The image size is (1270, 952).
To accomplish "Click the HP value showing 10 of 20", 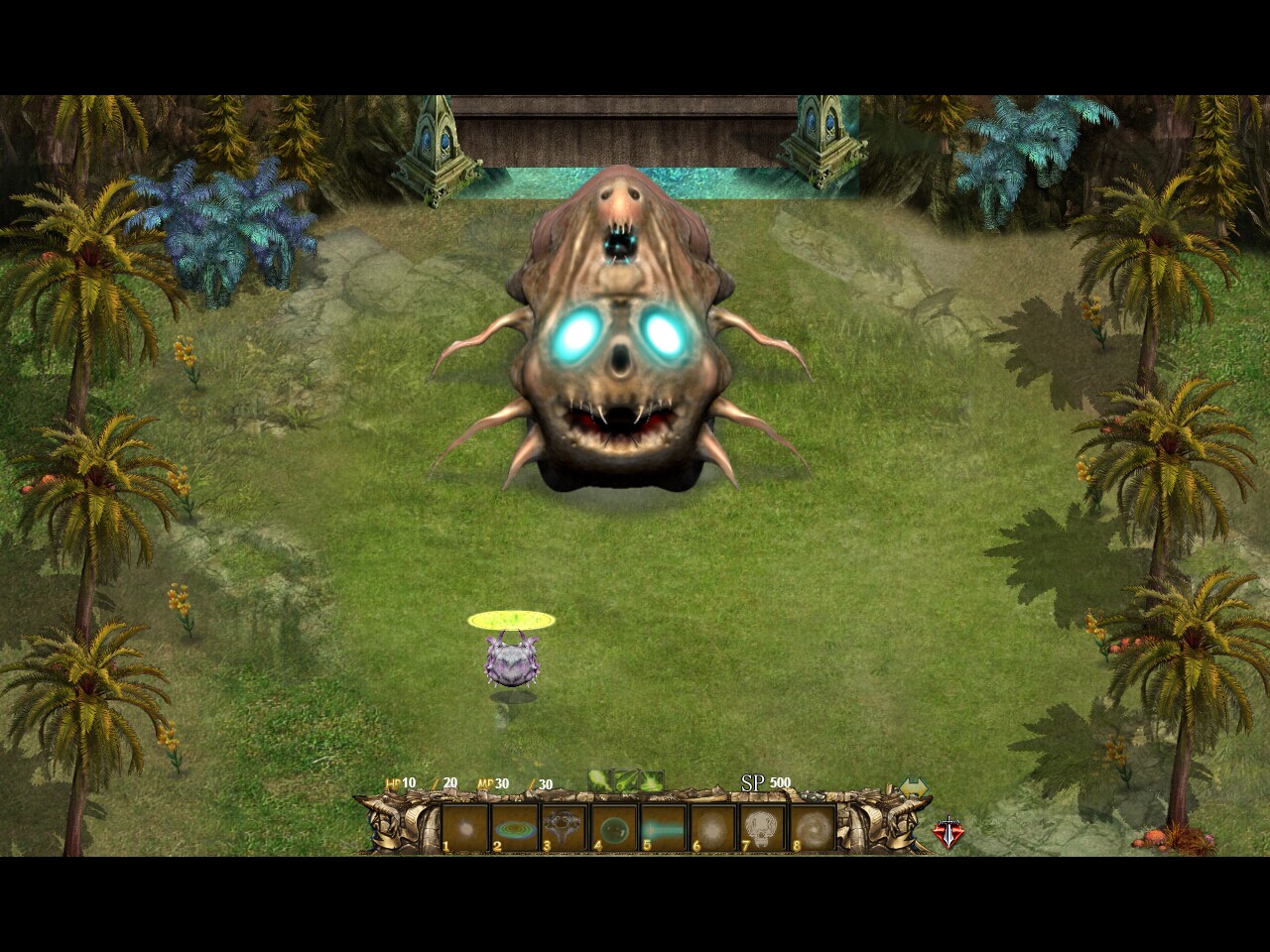I will pos(421,782).
